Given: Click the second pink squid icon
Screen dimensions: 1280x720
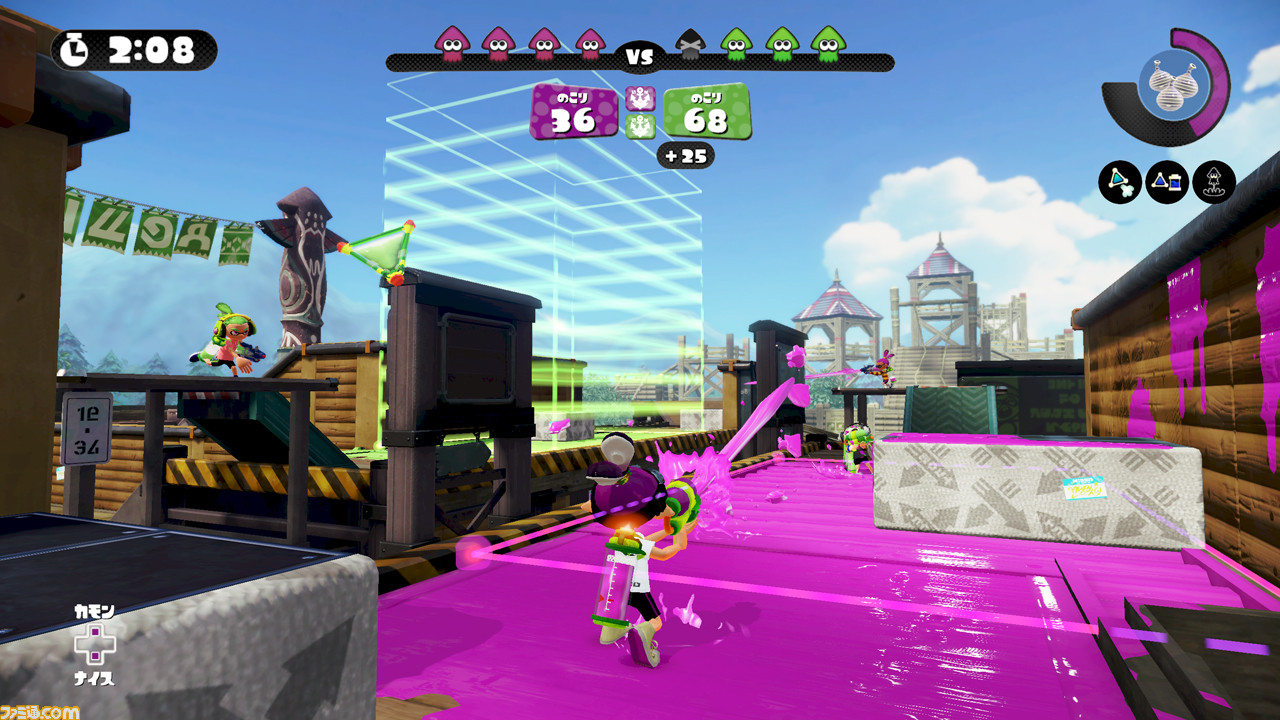Looking at the screenshot, I should 499,45.
